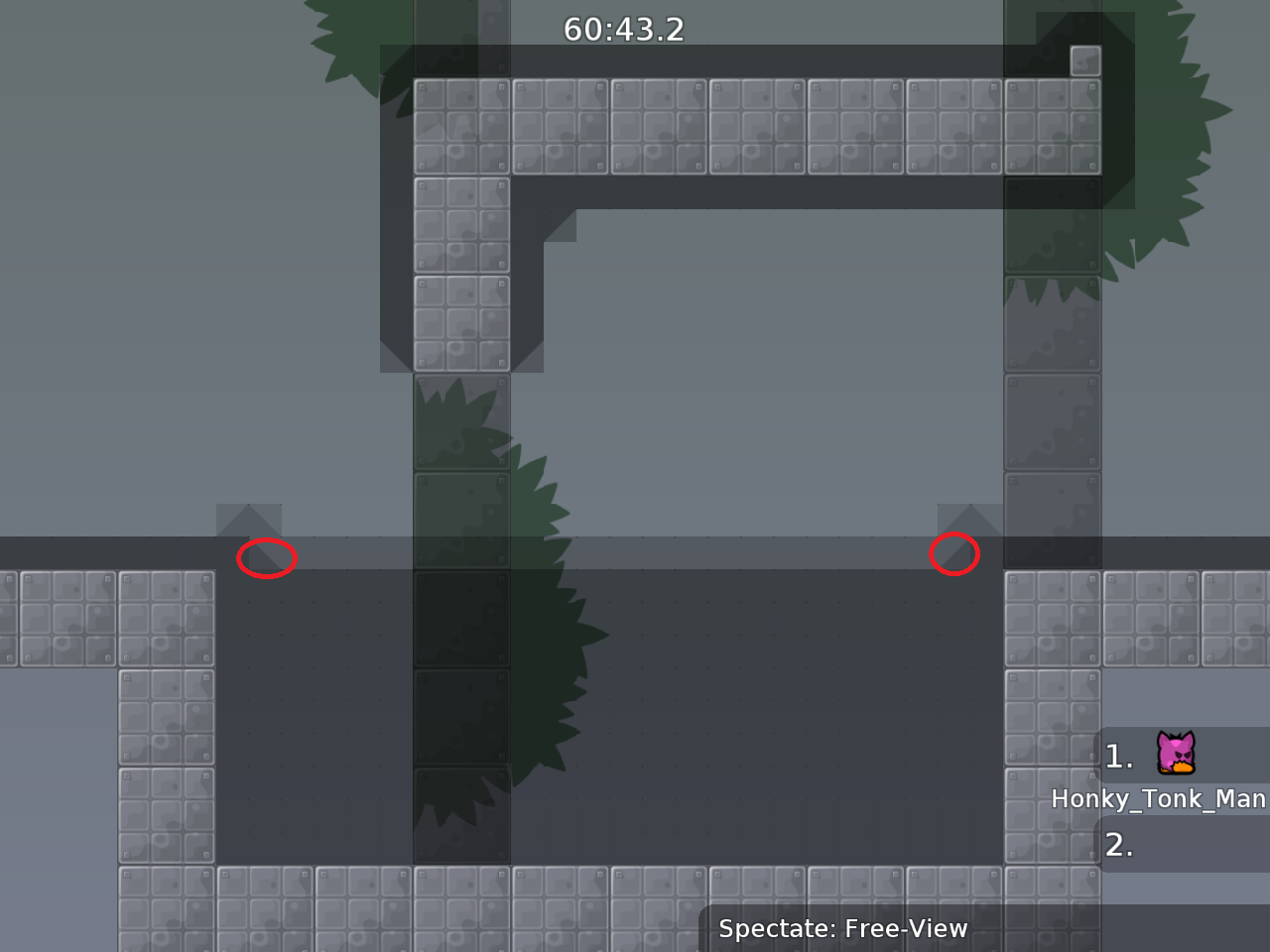The image size is (1270, 952).
Task: Select the spike tile inside the right red circle
Action: (956, 555)
